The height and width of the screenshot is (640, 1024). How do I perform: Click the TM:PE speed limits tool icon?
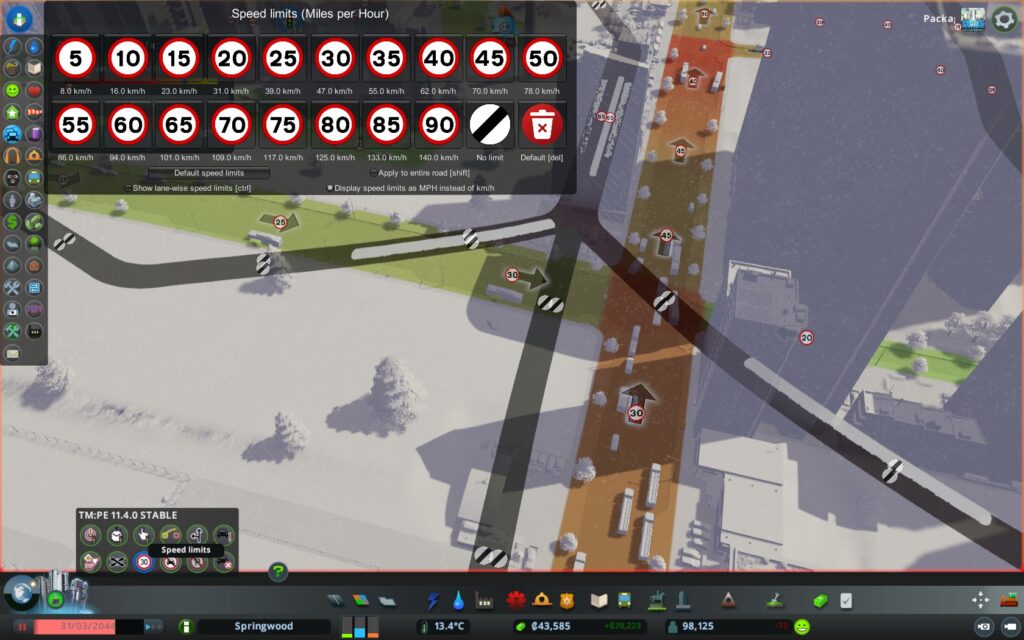[x=144, y=563]
